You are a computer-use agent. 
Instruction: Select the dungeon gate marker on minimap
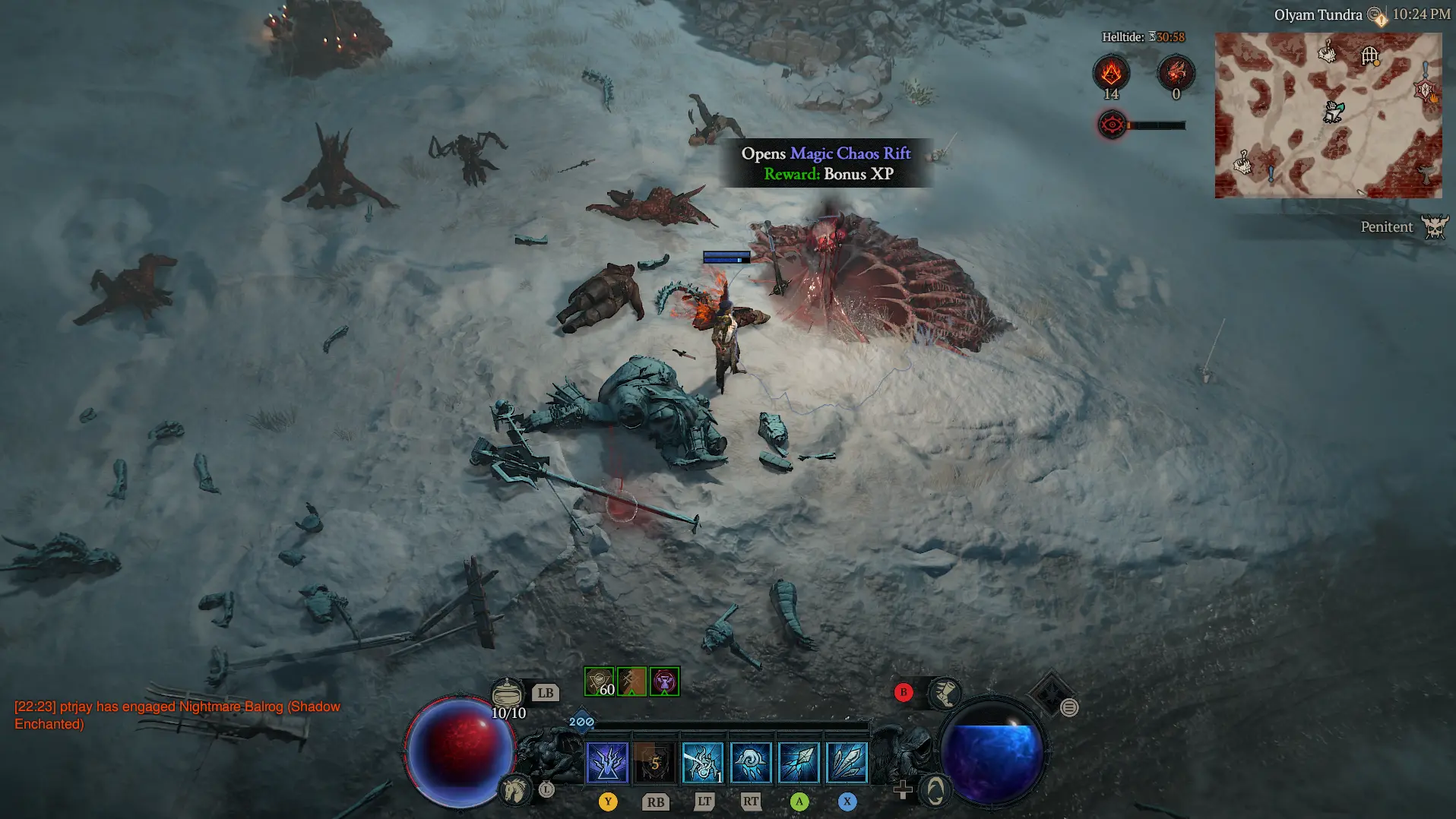coord(1369,55)
